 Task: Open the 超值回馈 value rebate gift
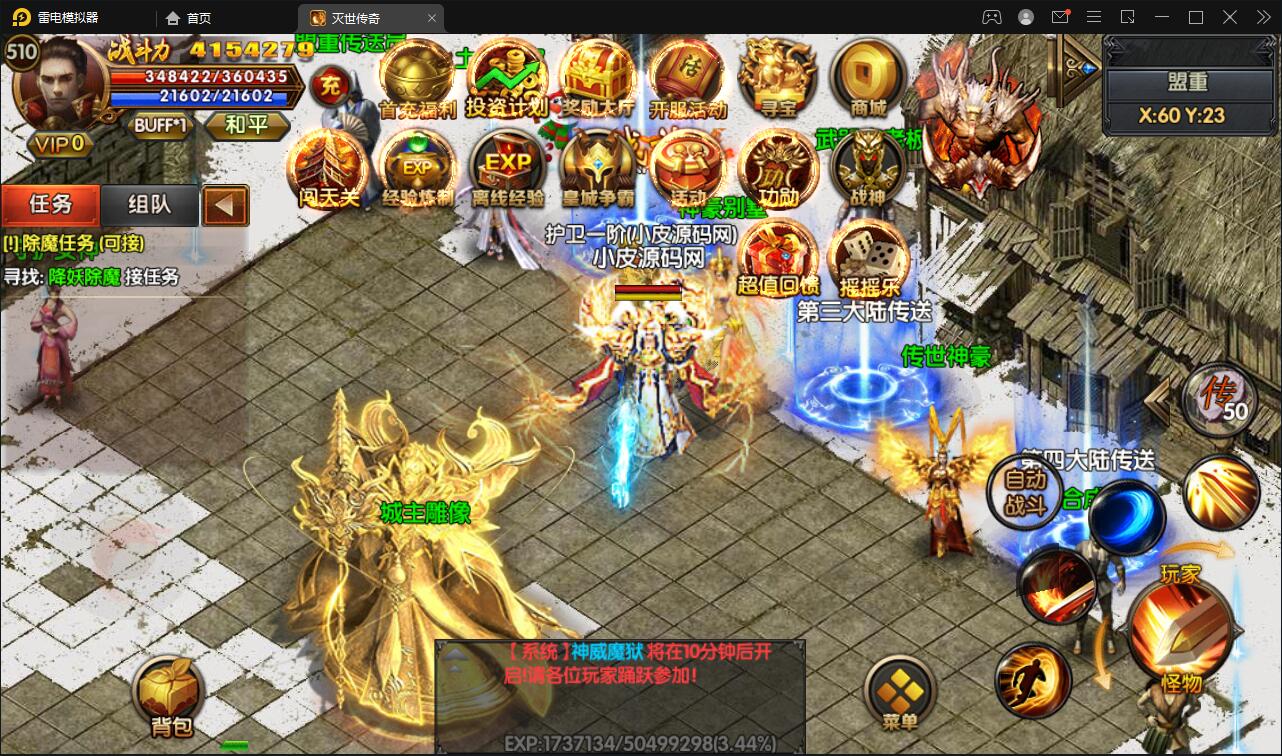778,256
